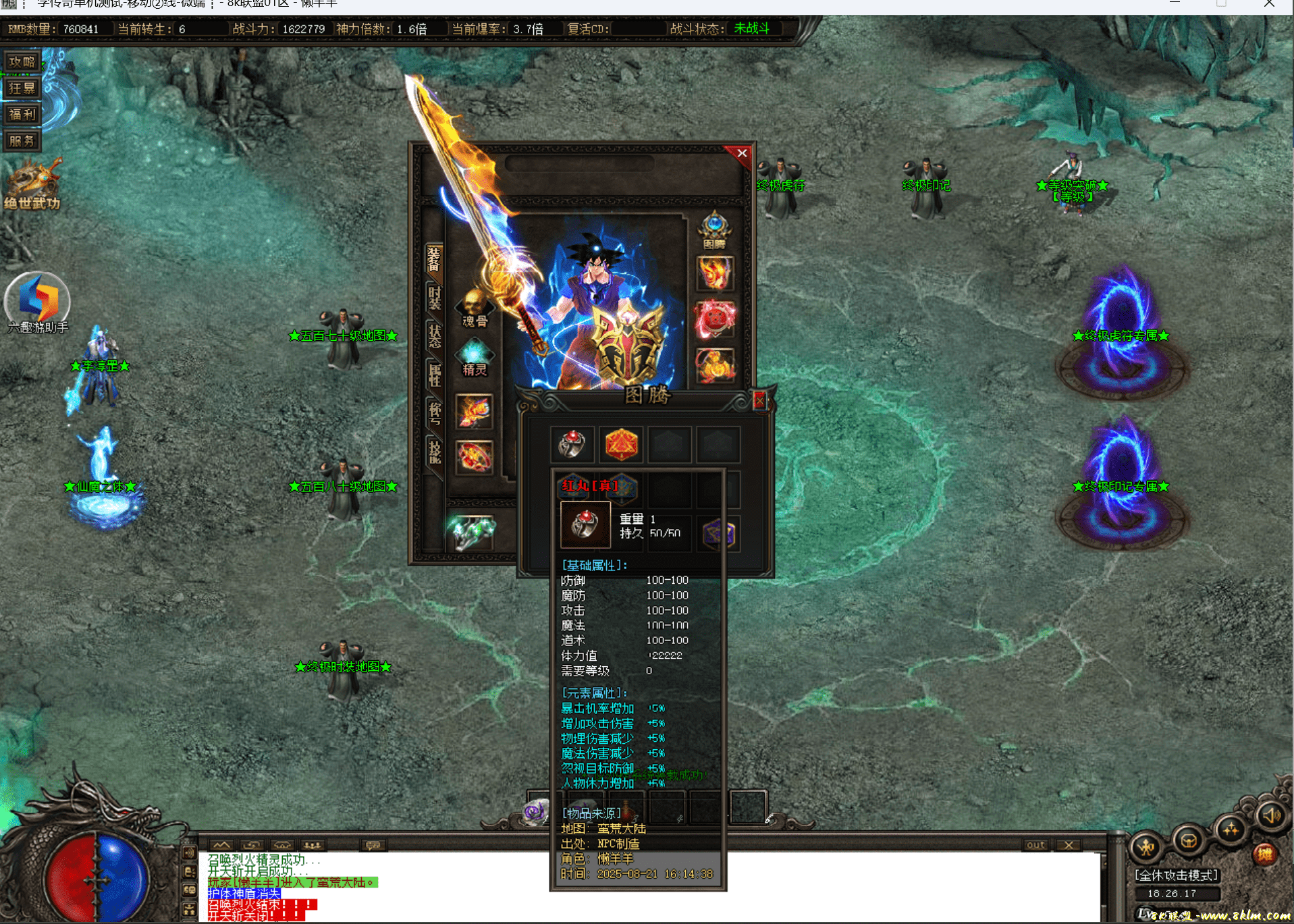Close the game window from title bar
The height and width of the screenshot is (924, 1294).
coord(1269,4)
